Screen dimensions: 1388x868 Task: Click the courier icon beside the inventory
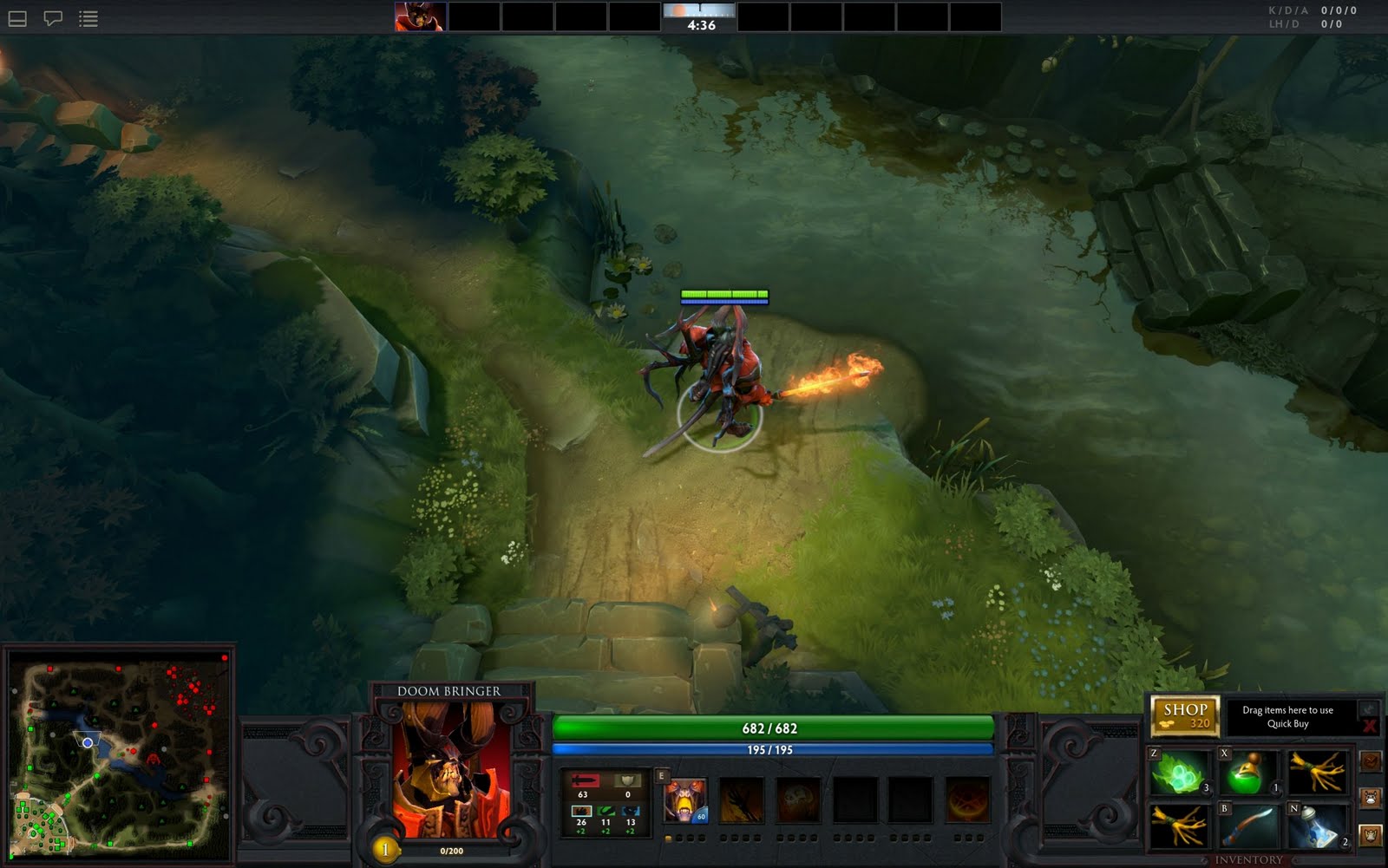[x=1369, y=796]
